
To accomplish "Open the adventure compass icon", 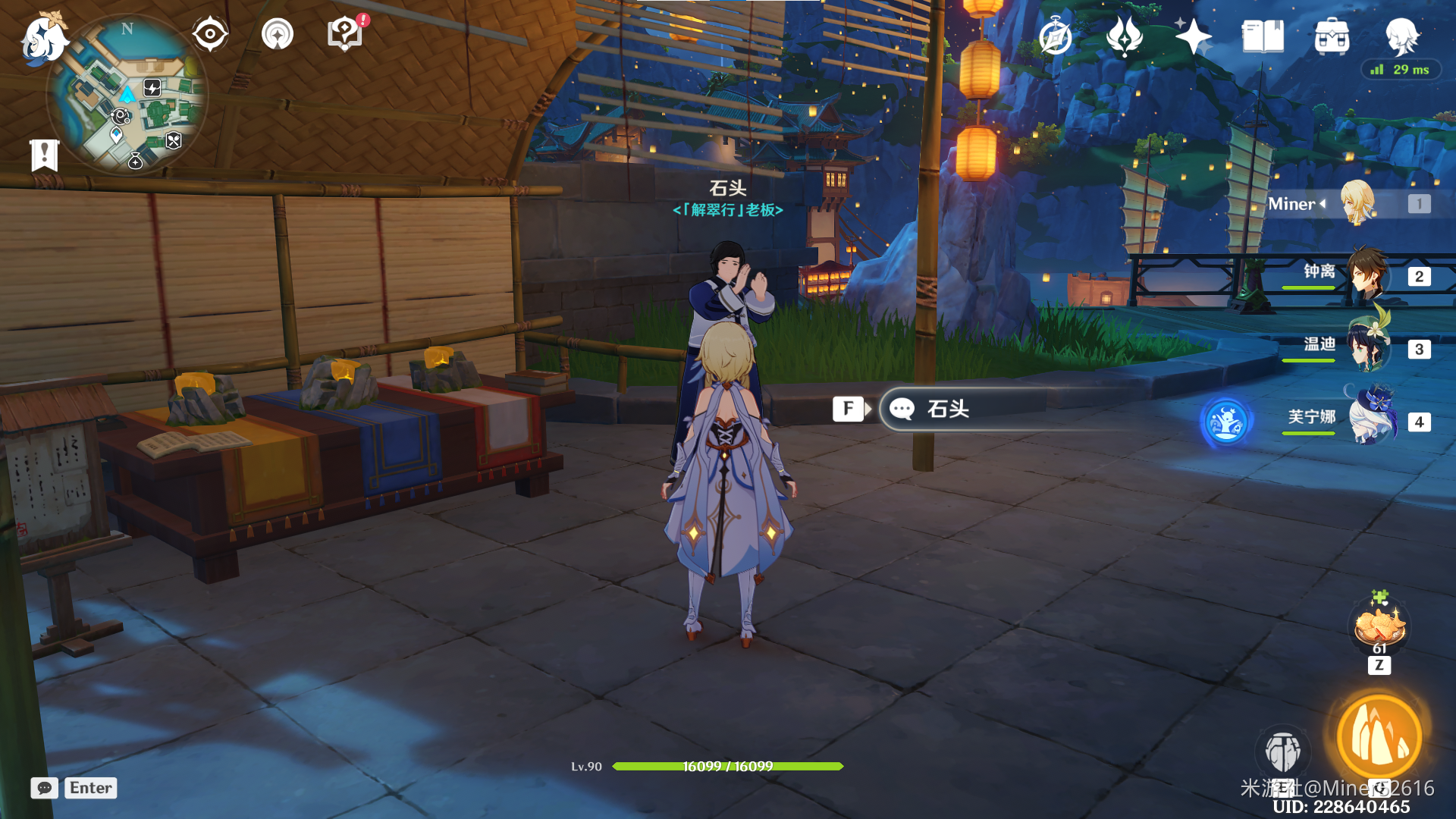I will (x=1056, y=36).
